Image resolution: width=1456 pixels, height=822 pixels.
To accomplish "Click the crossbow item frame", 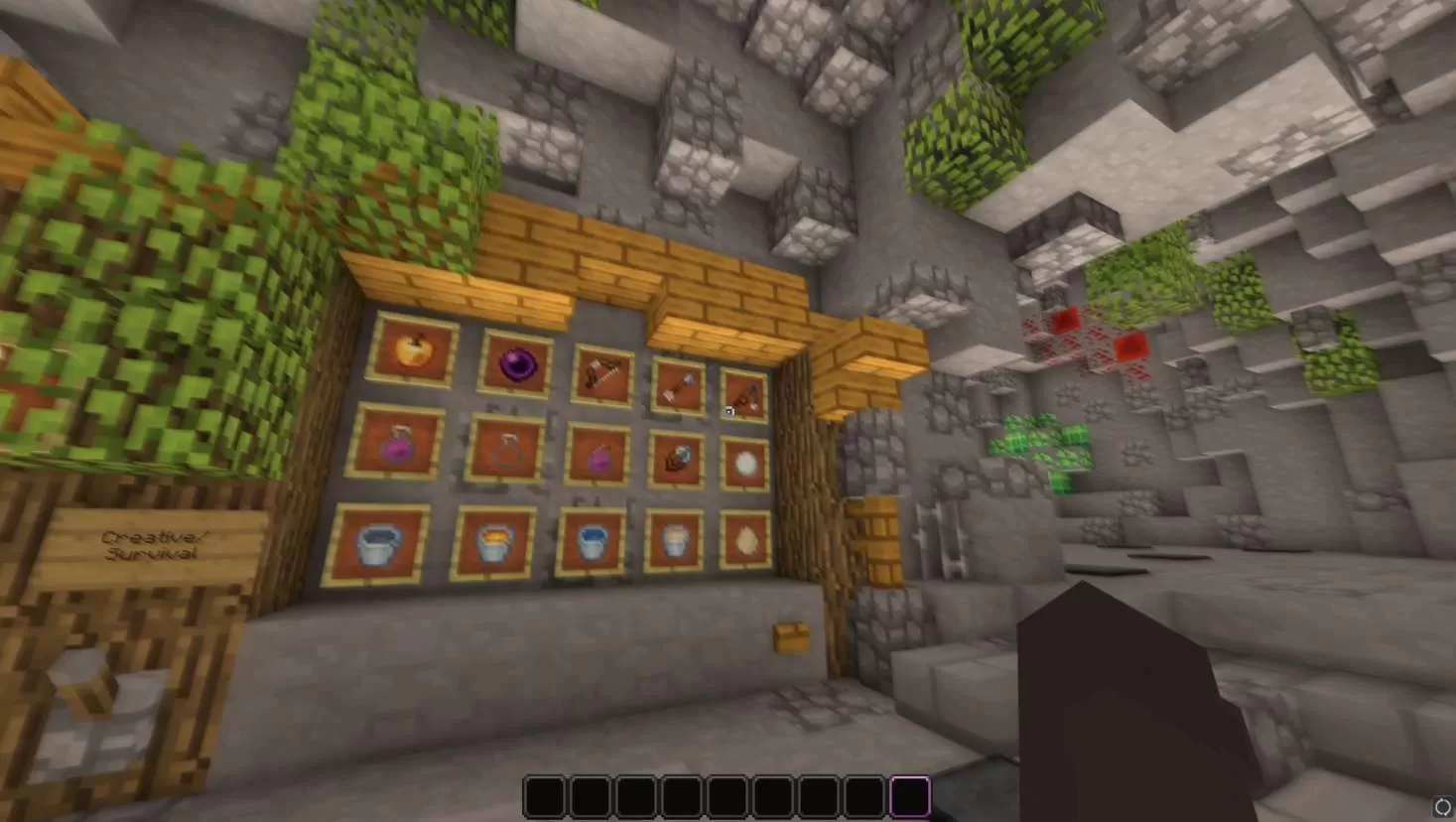I will click(x=600, y=374).
